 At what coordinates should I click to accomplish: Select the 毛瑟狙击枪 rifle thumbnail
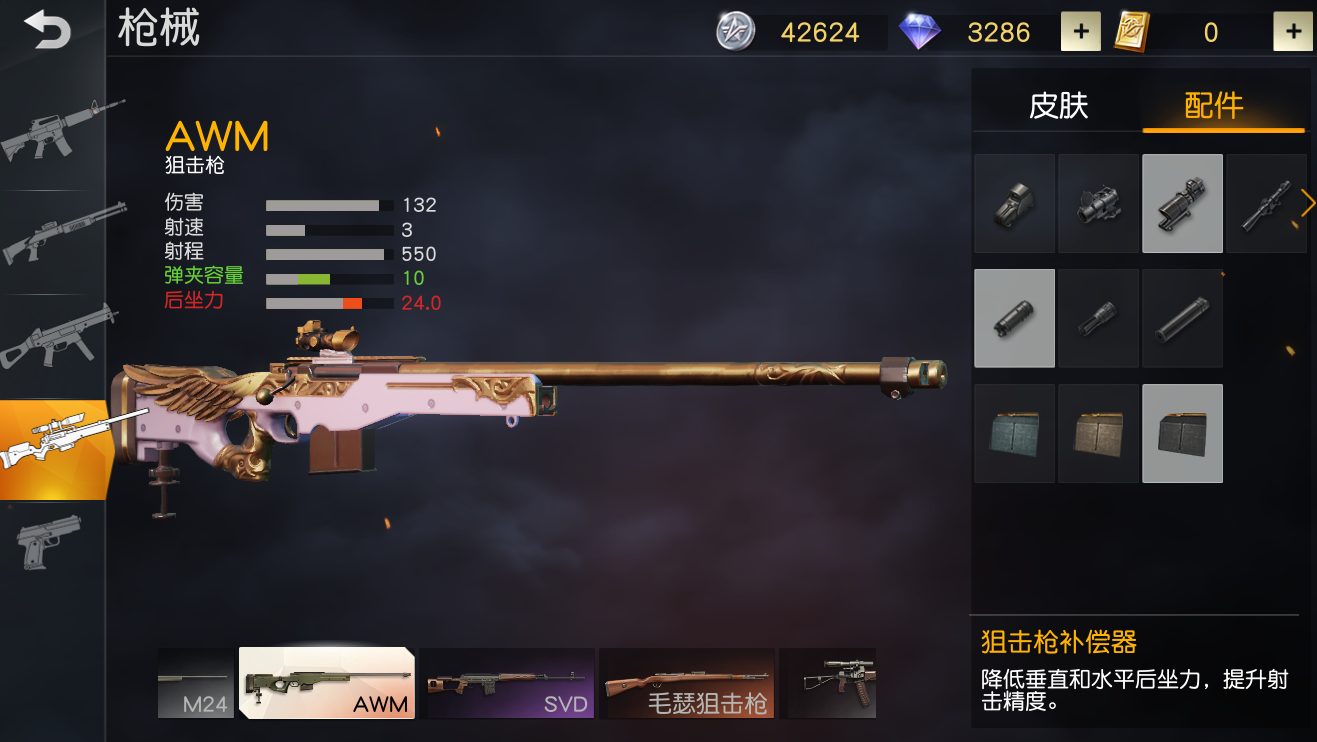(x=687, y=683)
